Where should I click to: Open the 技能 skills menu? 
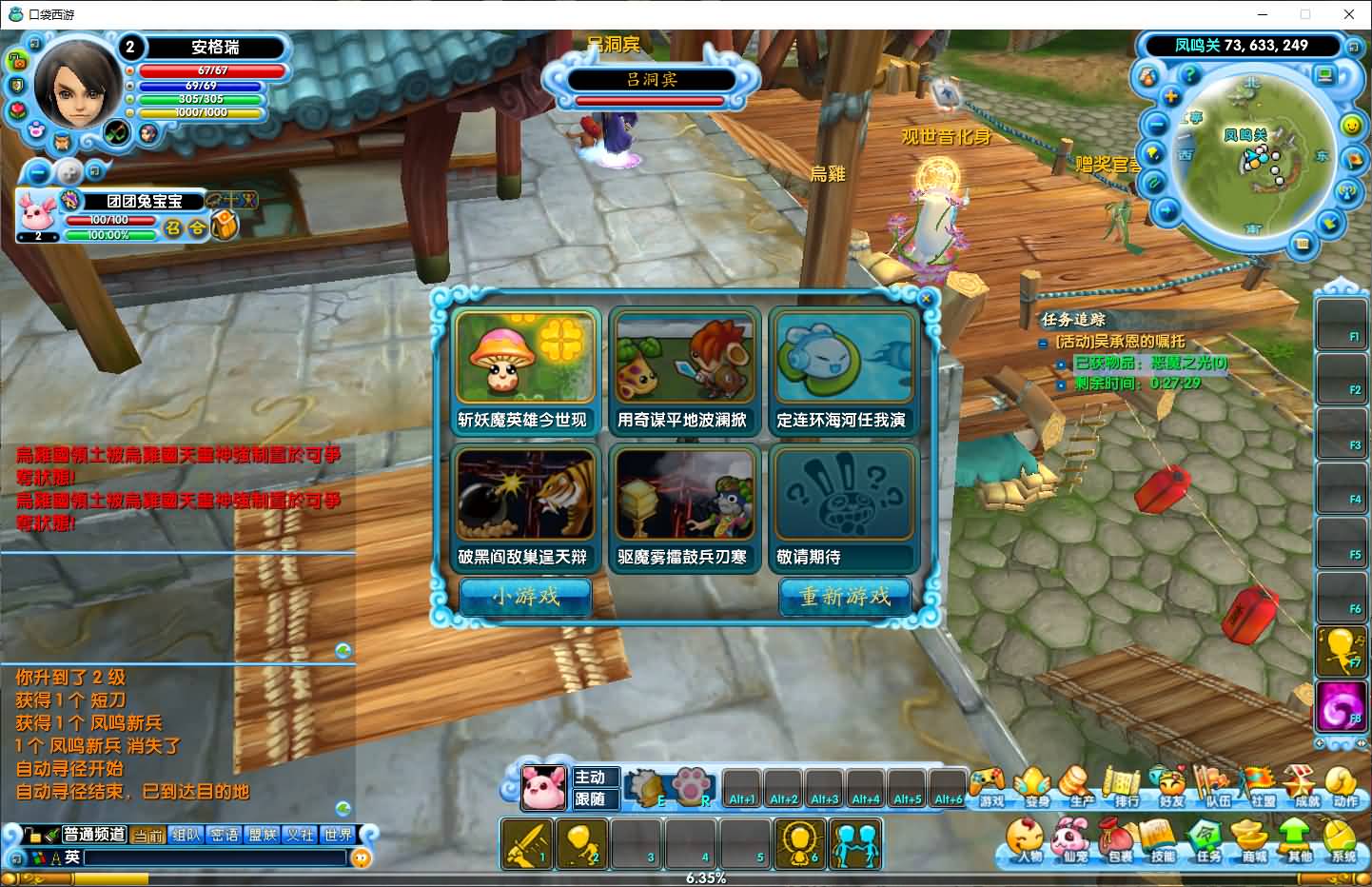tap(1163, 842)
